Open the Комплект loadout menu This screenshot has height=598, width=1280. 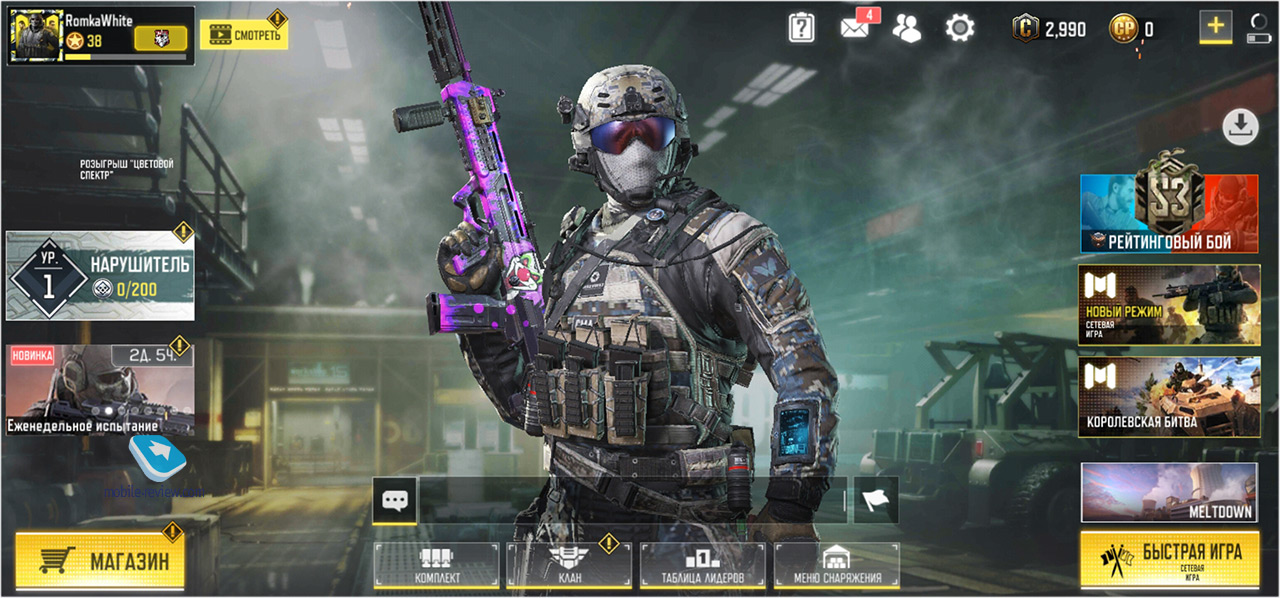click(437, 566)
